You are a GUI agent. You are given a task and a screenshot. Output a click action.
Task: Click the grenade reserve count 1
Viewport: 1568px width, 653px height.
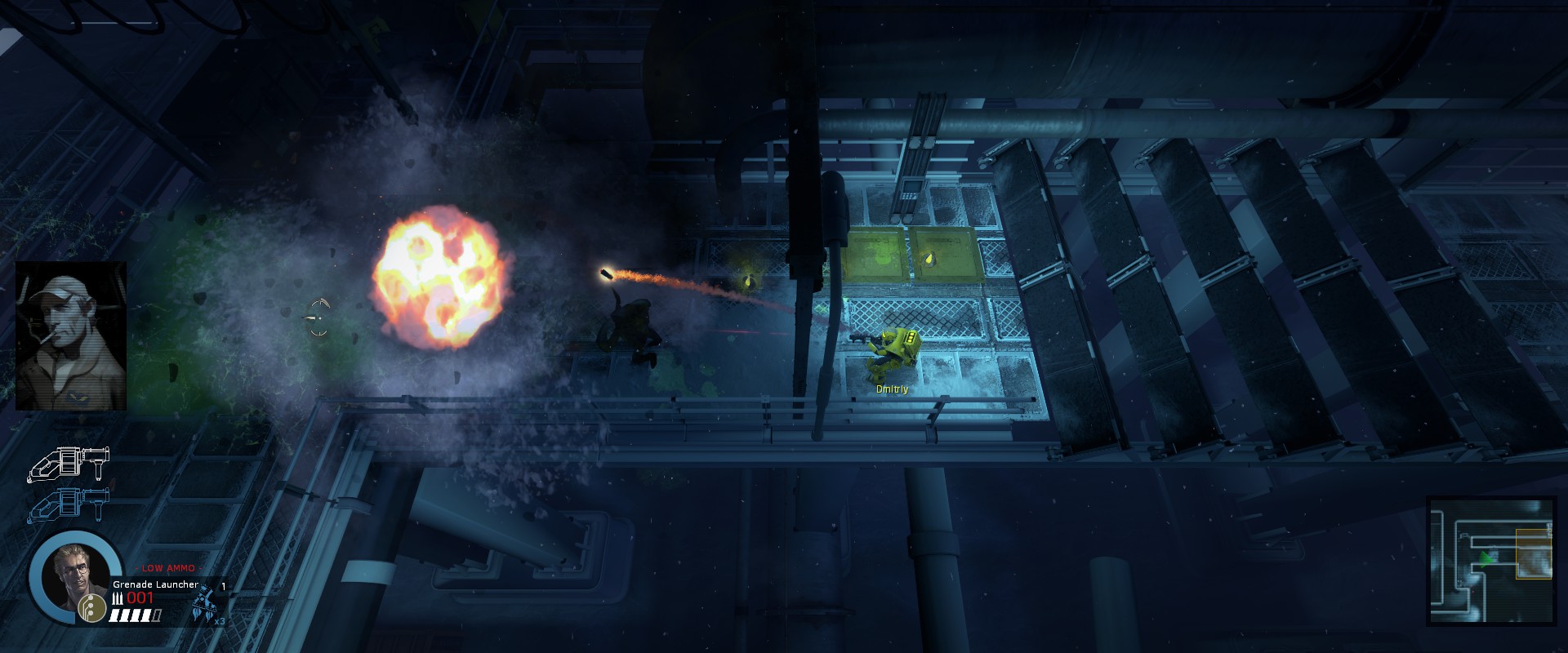[x=223, y=585]
